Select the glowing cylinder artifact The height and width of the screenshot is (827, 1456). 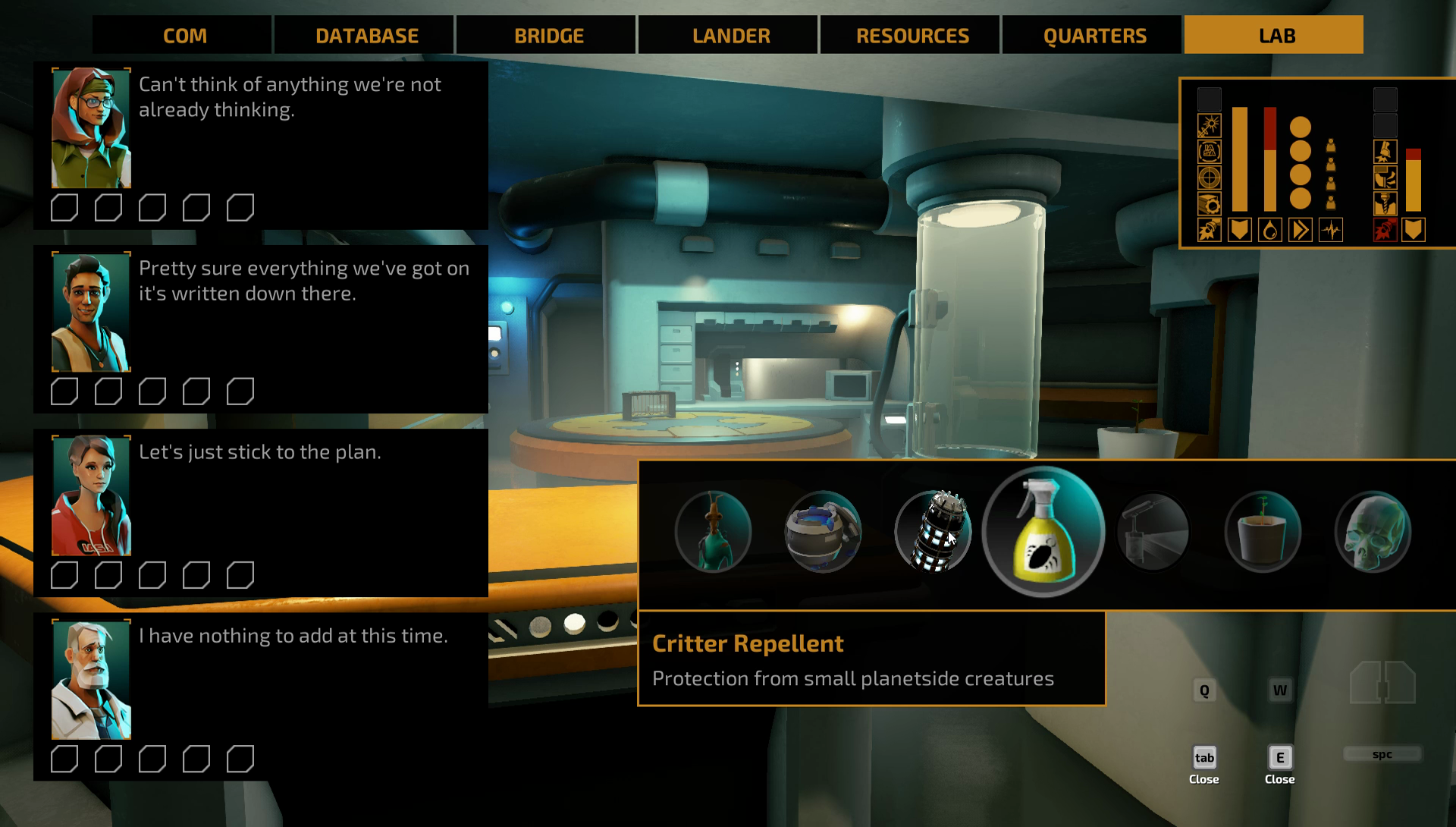[x=933, y=532]
